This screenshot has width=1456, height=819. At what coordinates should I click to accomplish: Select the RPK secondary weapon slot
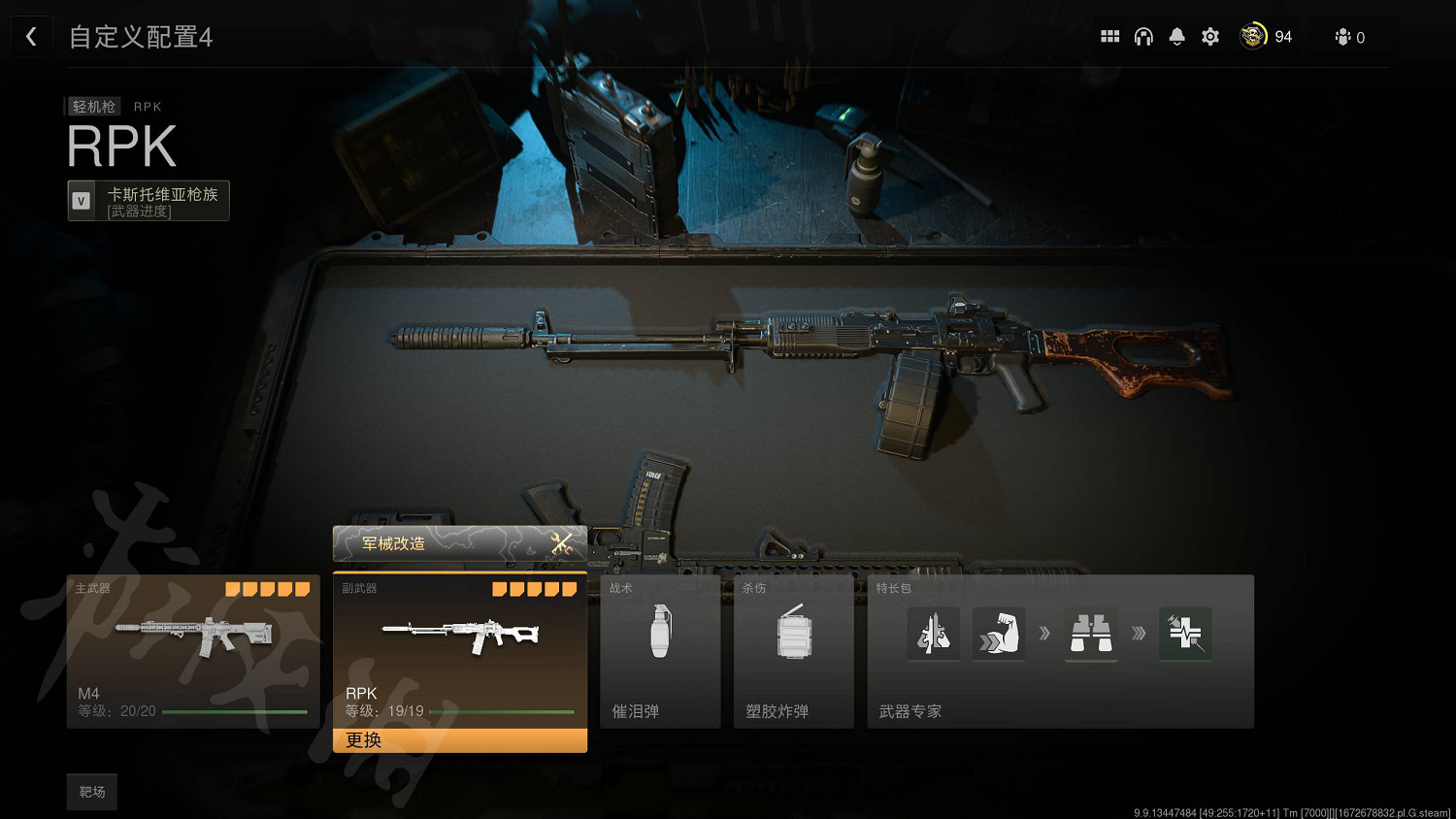(x=459, y=651)
